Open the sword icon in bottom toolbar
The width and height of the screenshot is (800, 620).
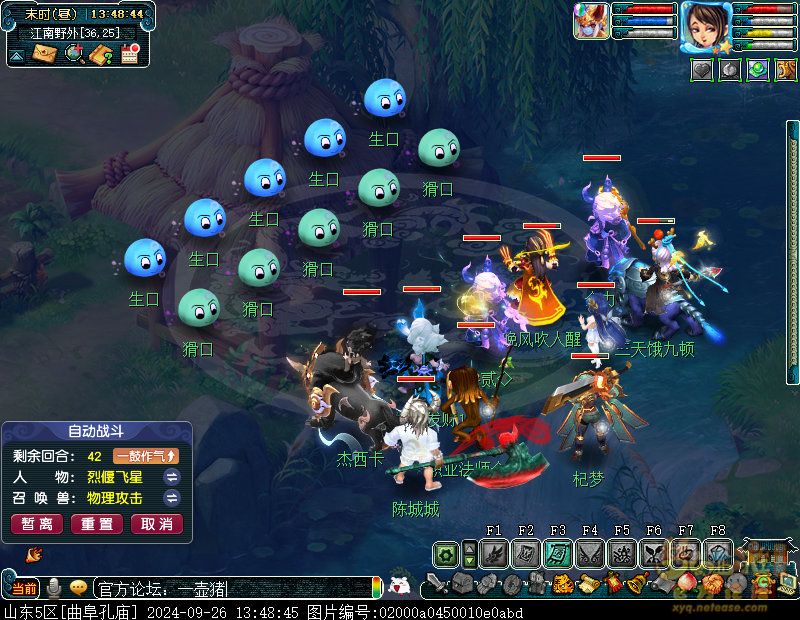[x=436, y=585]
